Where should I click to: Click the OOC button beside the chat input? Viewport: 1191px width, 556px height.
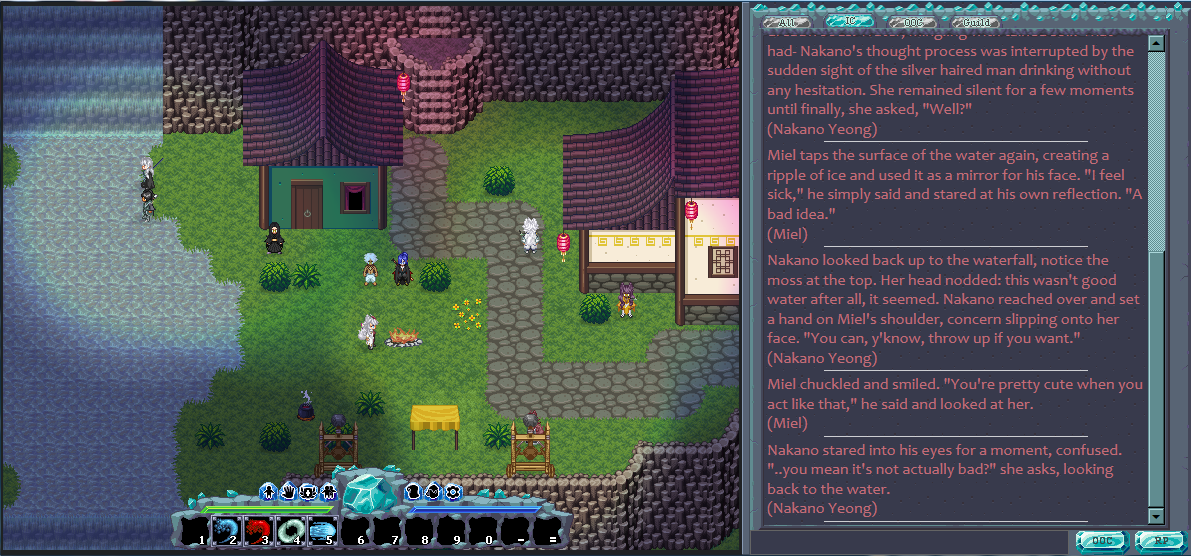click(1102, 541)
